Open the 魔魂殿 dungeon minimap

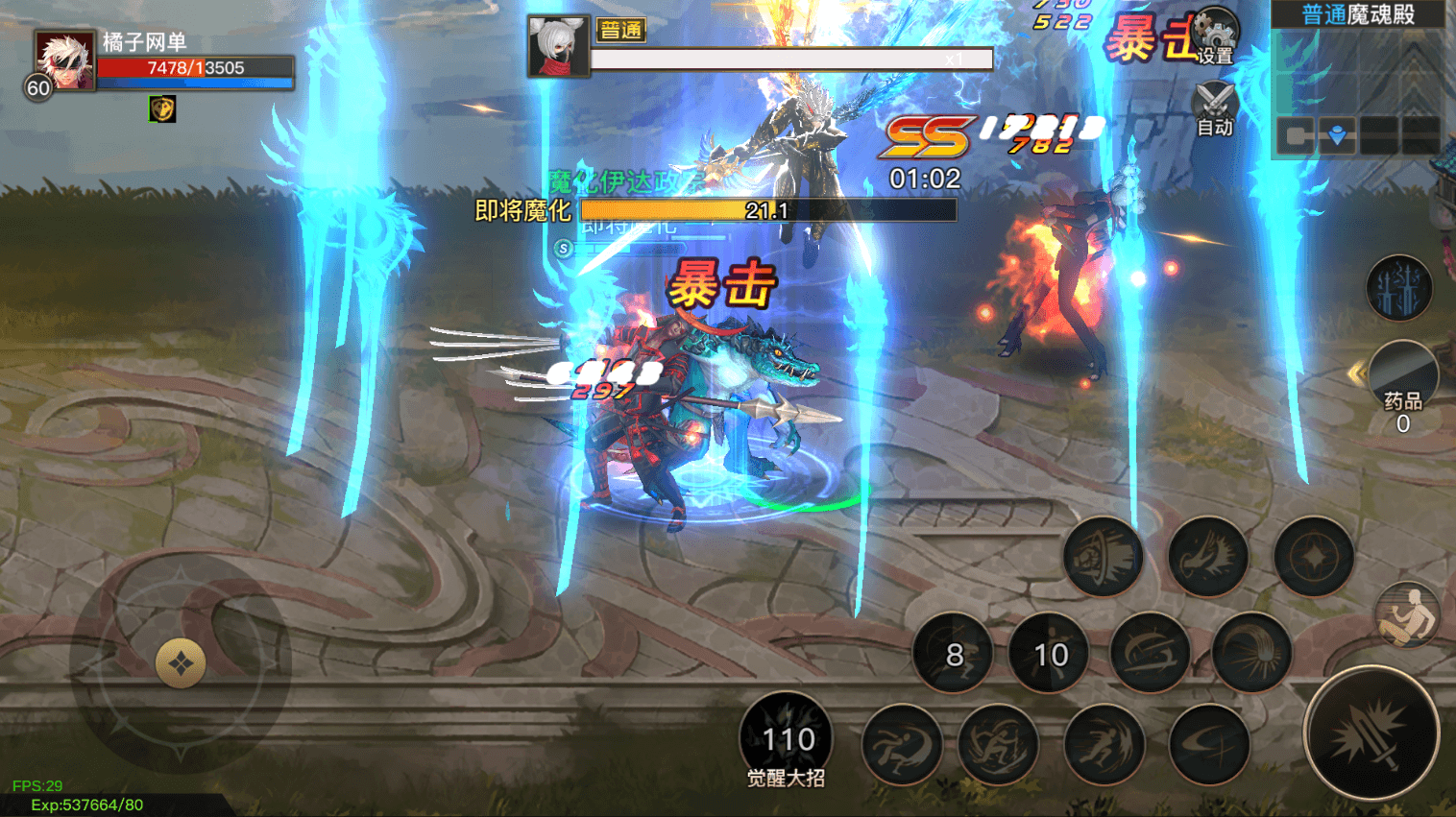(1357, 77)
